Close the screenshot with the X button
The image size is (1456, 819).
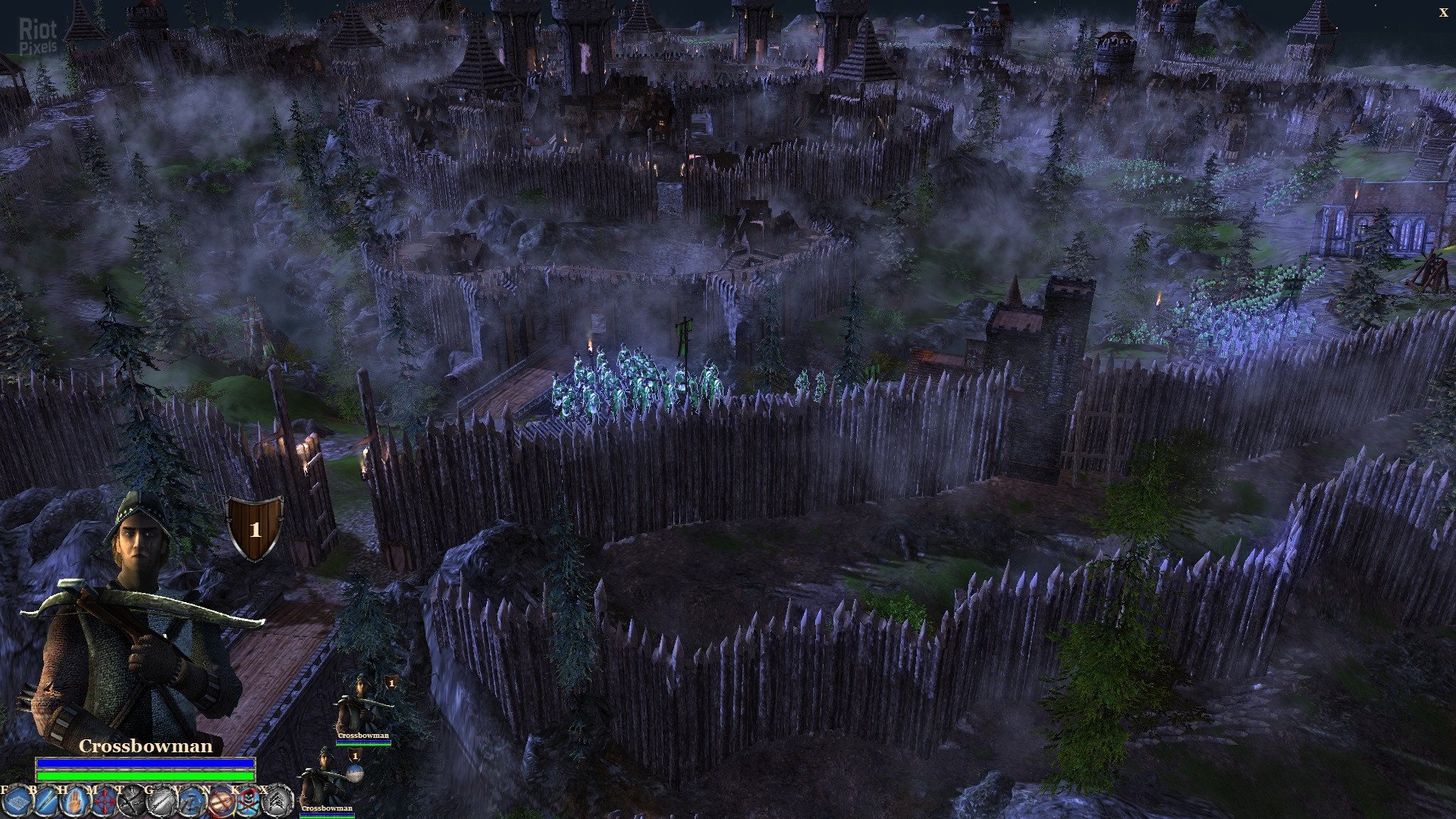tap(1443, 12)
